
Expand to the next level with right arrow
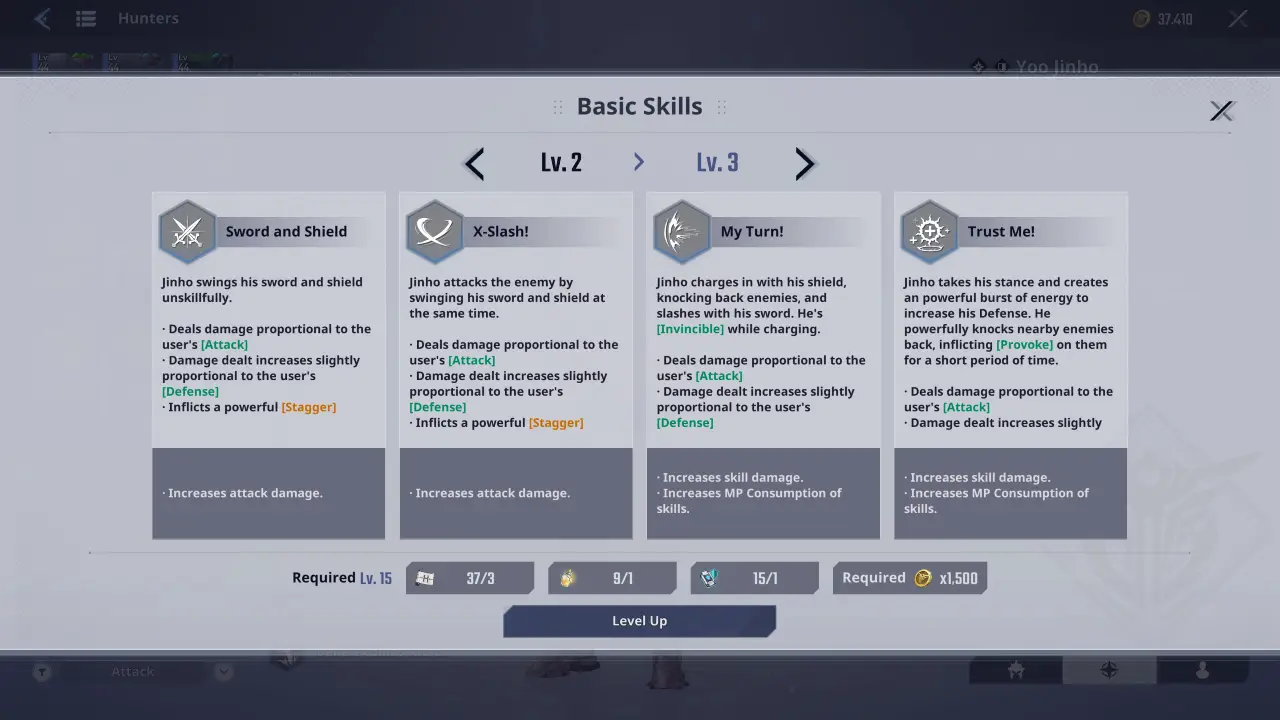pyautogui.click(x=805, y=163)
